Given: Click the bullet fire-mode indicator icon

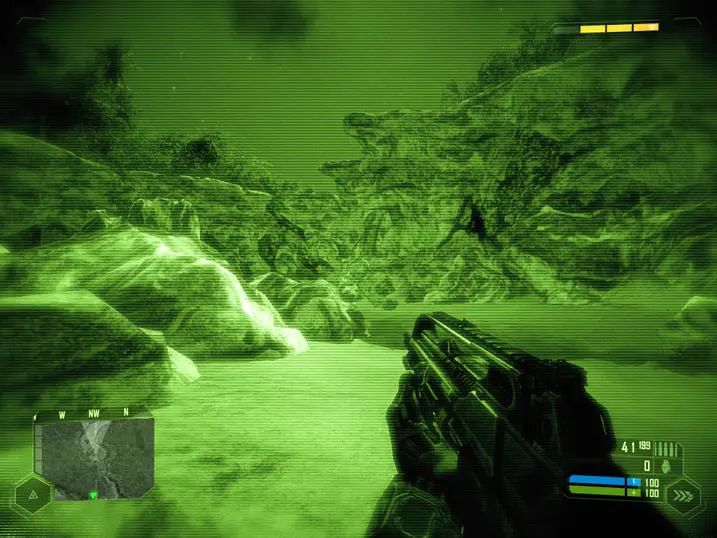Looking at the screenshot, I should pyautogui.click(x=667, y=449).
